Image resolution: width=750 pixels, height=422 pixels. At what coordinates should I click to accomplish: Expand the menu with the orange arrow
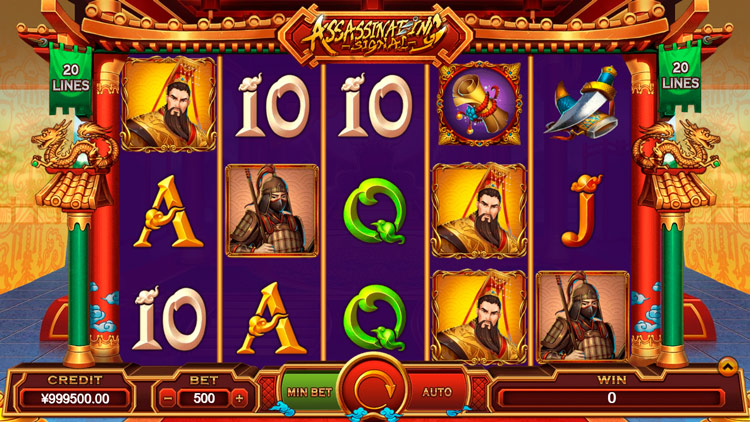[x=728, y=368]
